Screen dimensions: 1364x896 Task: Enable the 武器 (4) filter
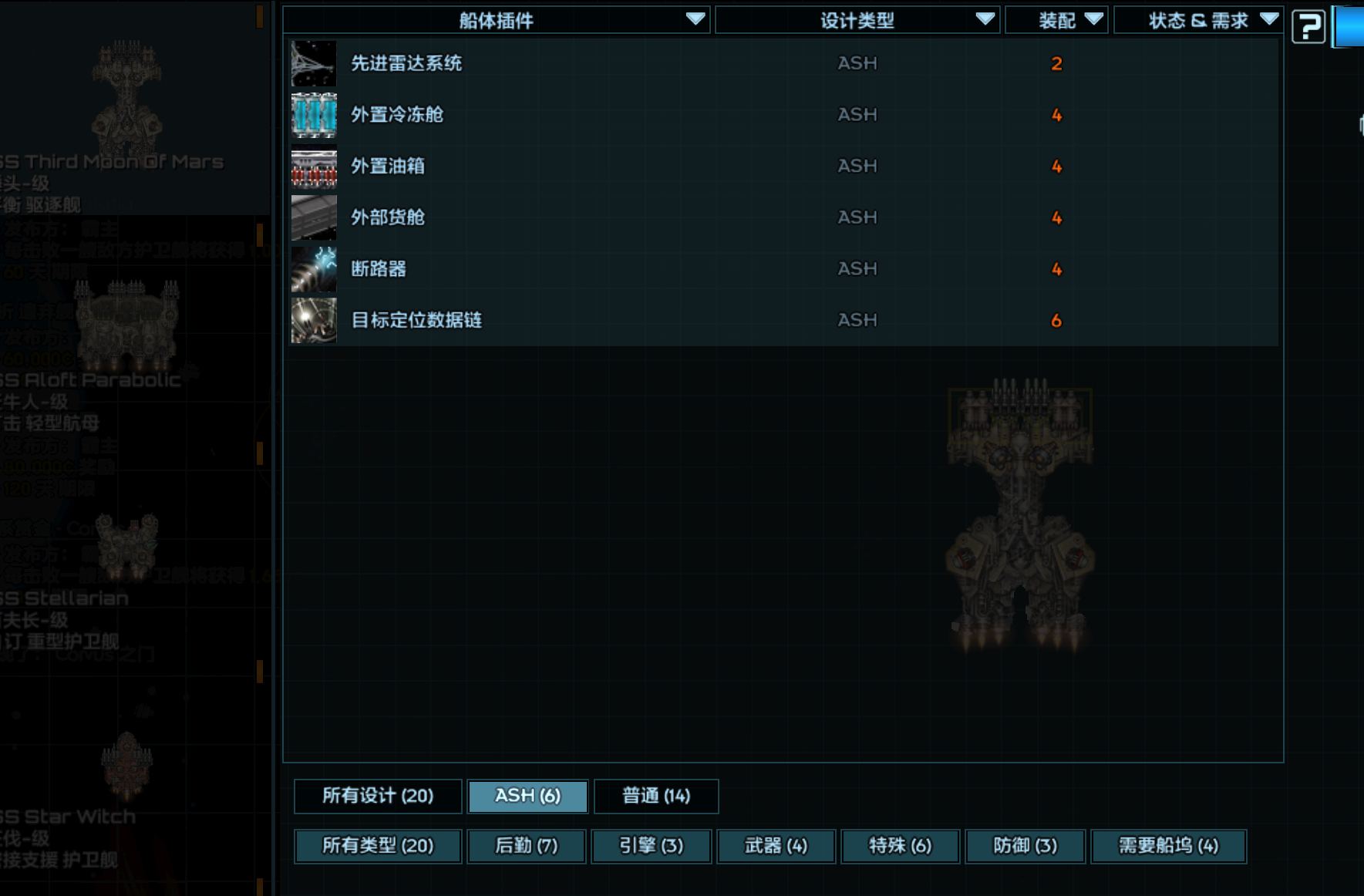coord(776,846)
